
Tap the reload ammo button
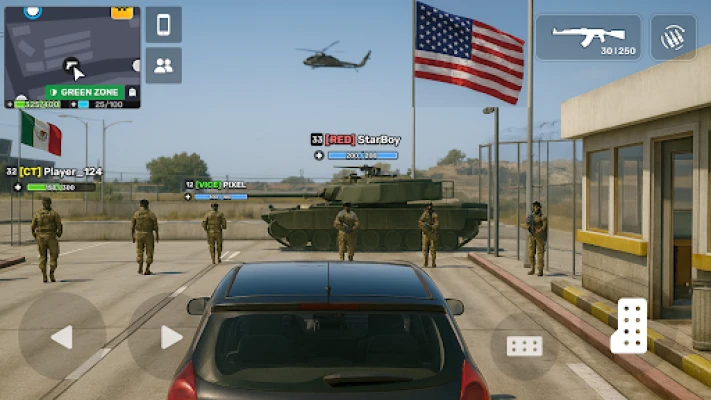click(x=673, y=37)
